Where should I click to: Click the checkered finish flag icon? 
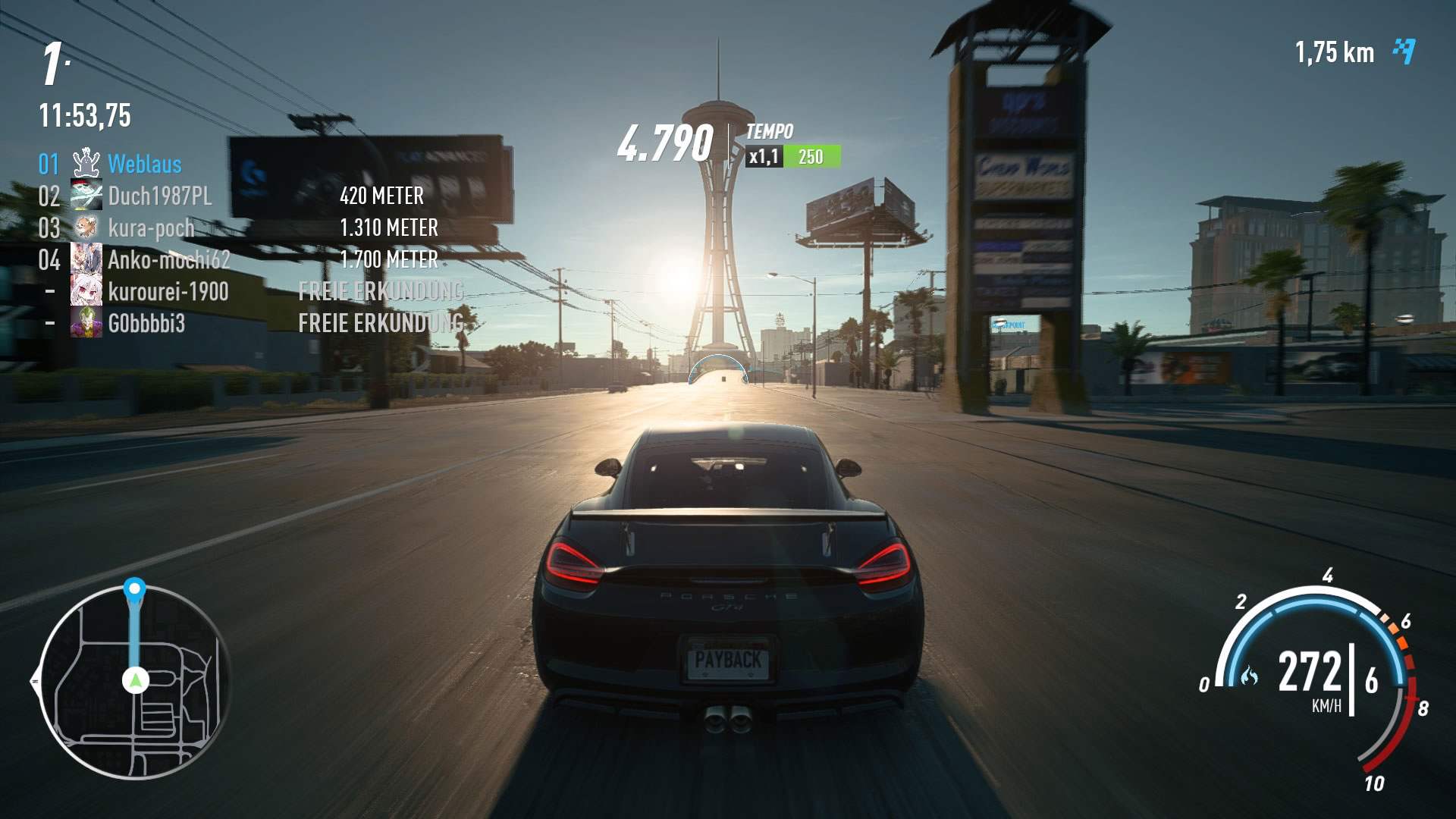pos(1404,52)
